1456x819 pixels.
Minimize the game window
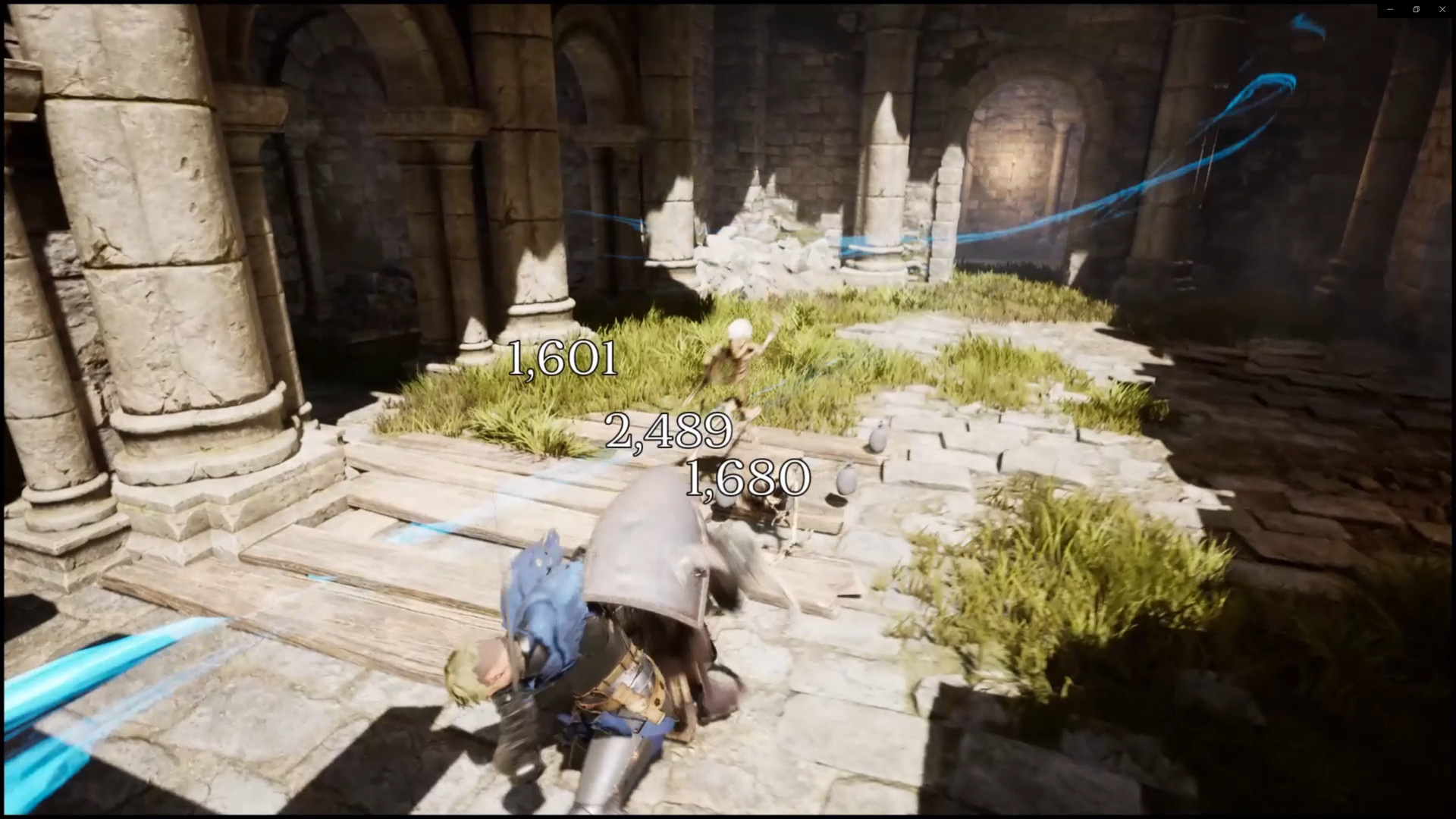pyautogui.click(x=1390, y=9)
